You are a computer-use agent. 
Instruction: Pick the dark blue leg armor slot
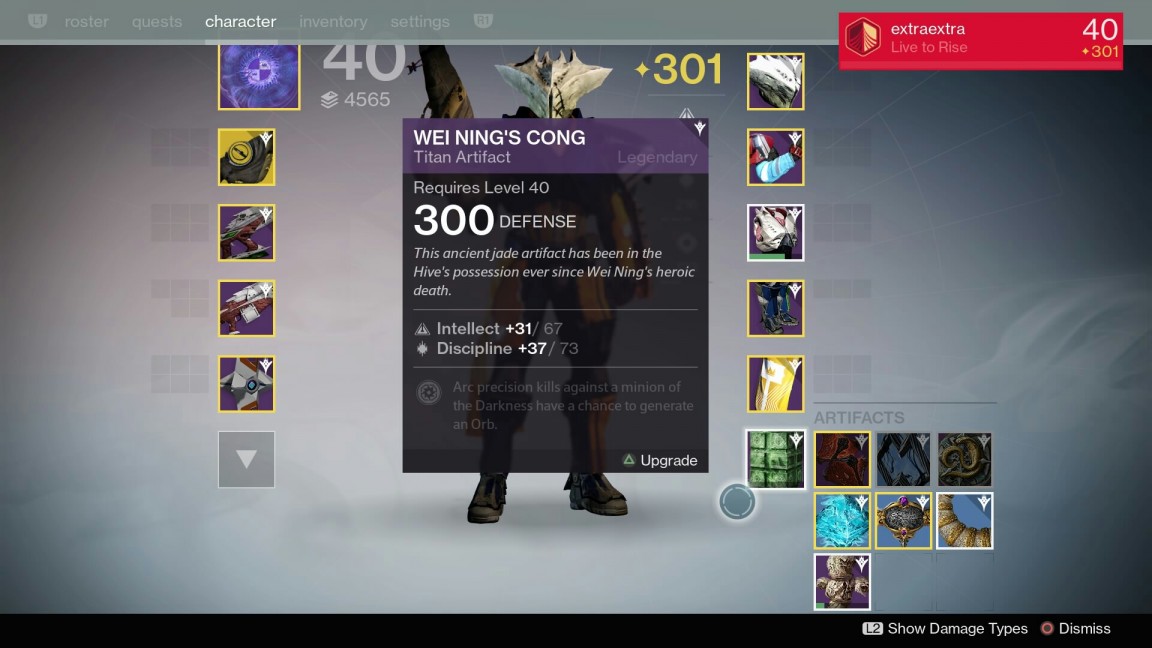(x=775, y=308)
